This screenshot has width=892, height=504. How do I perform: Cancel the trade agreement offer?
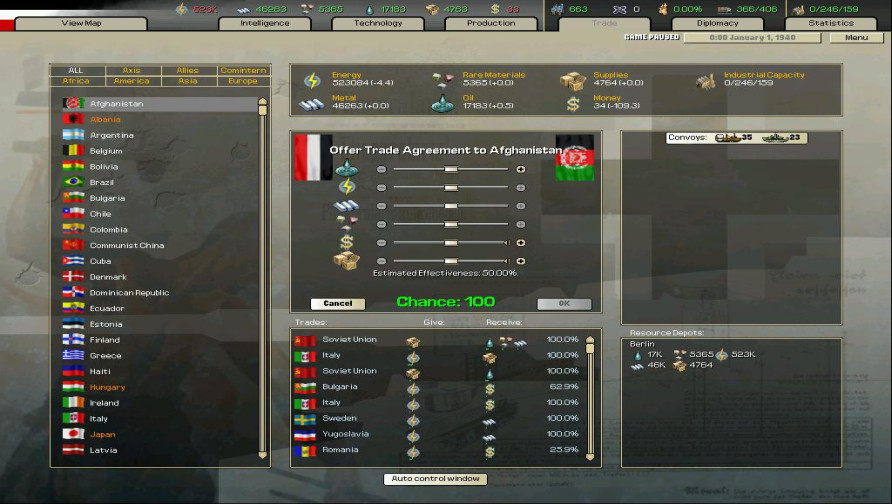tap(338, 303)
